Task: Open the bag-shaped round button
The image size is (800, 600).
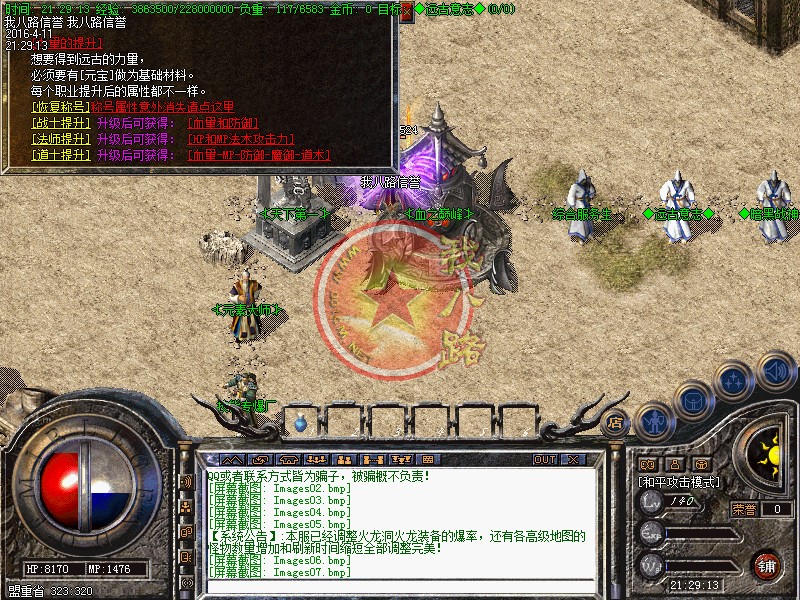Action: 692,401
